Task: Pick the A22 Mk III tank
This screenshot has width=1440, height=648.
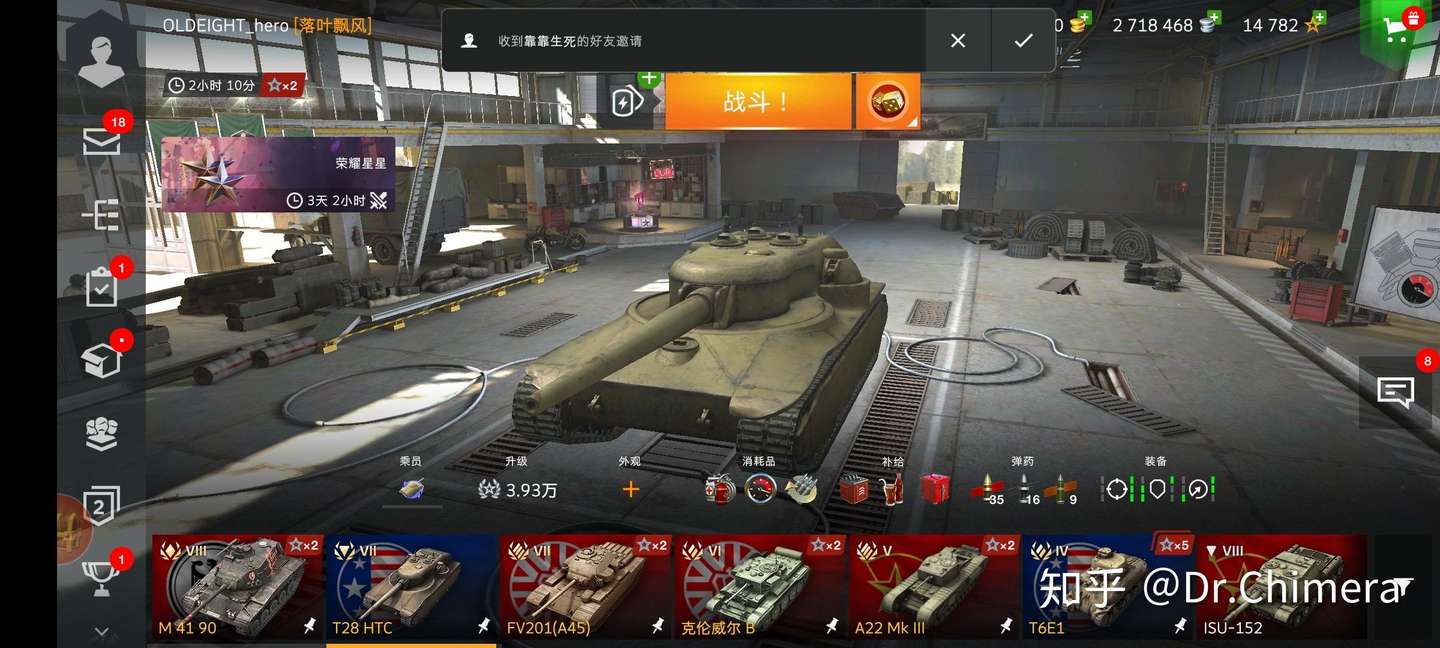Action: tap(934, 587)
